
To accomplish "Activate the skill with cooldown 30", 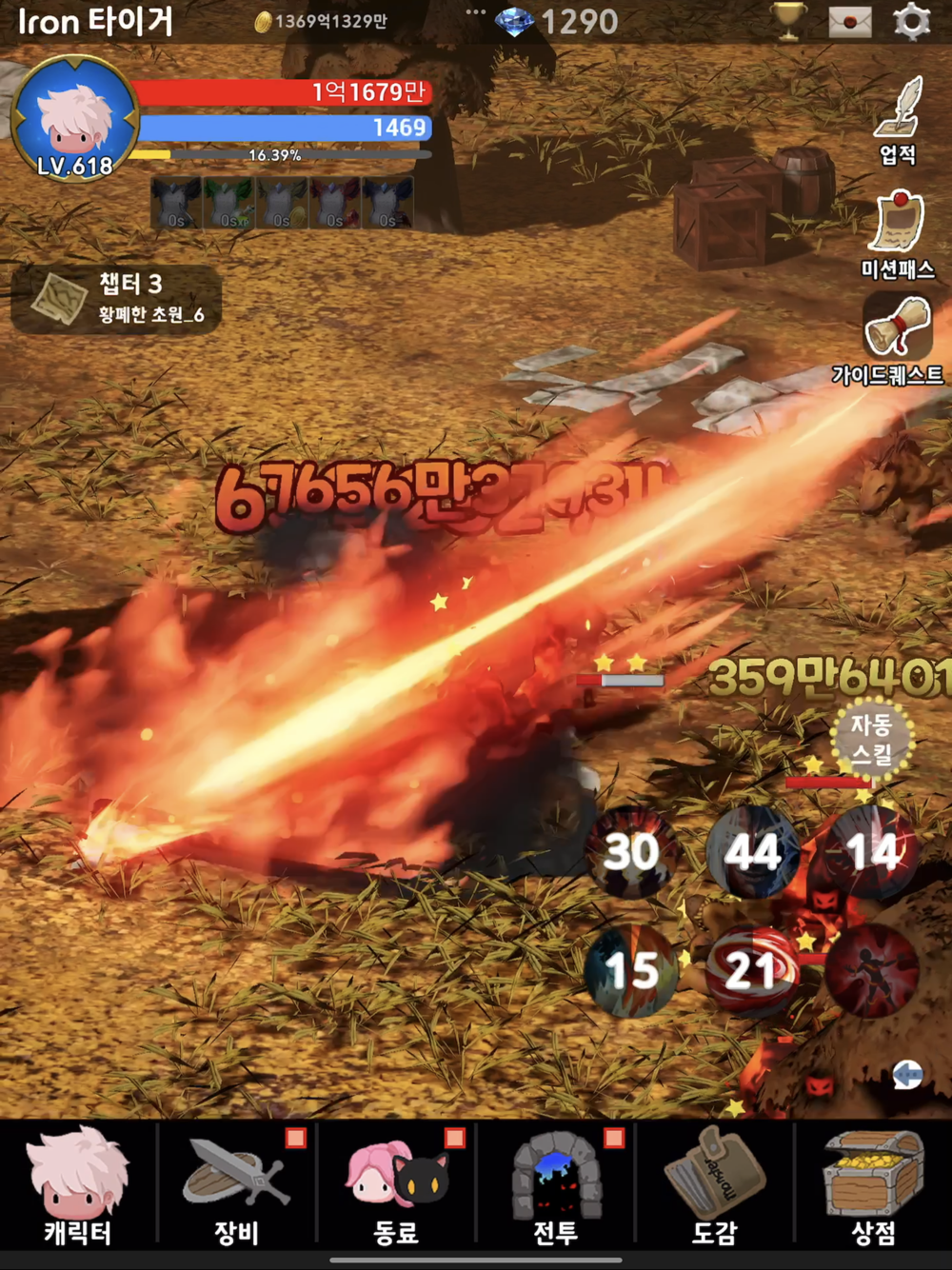I will 631,852.
